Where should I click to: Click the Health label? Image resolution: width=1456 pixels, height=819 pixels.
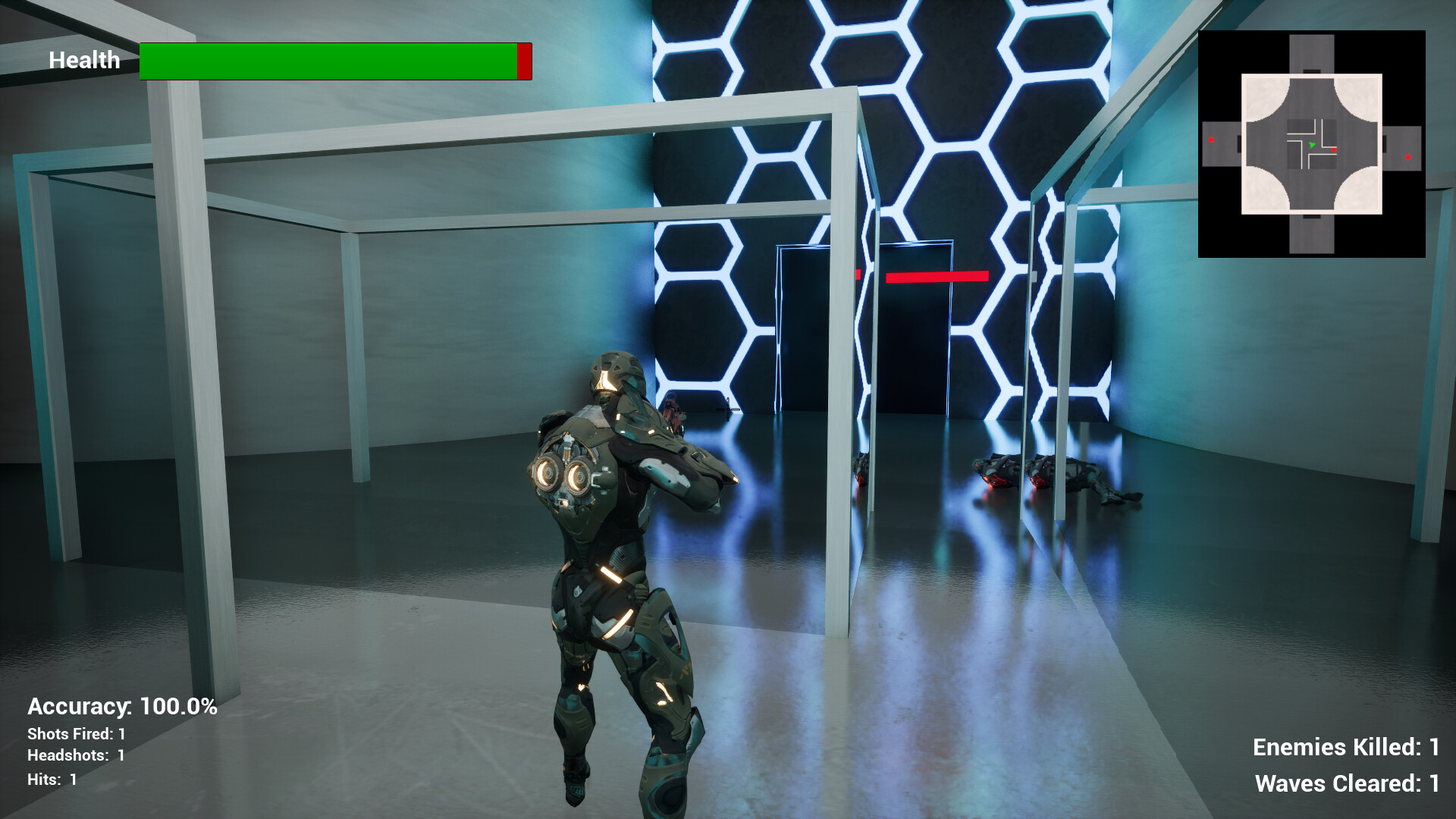pos(84,60)
